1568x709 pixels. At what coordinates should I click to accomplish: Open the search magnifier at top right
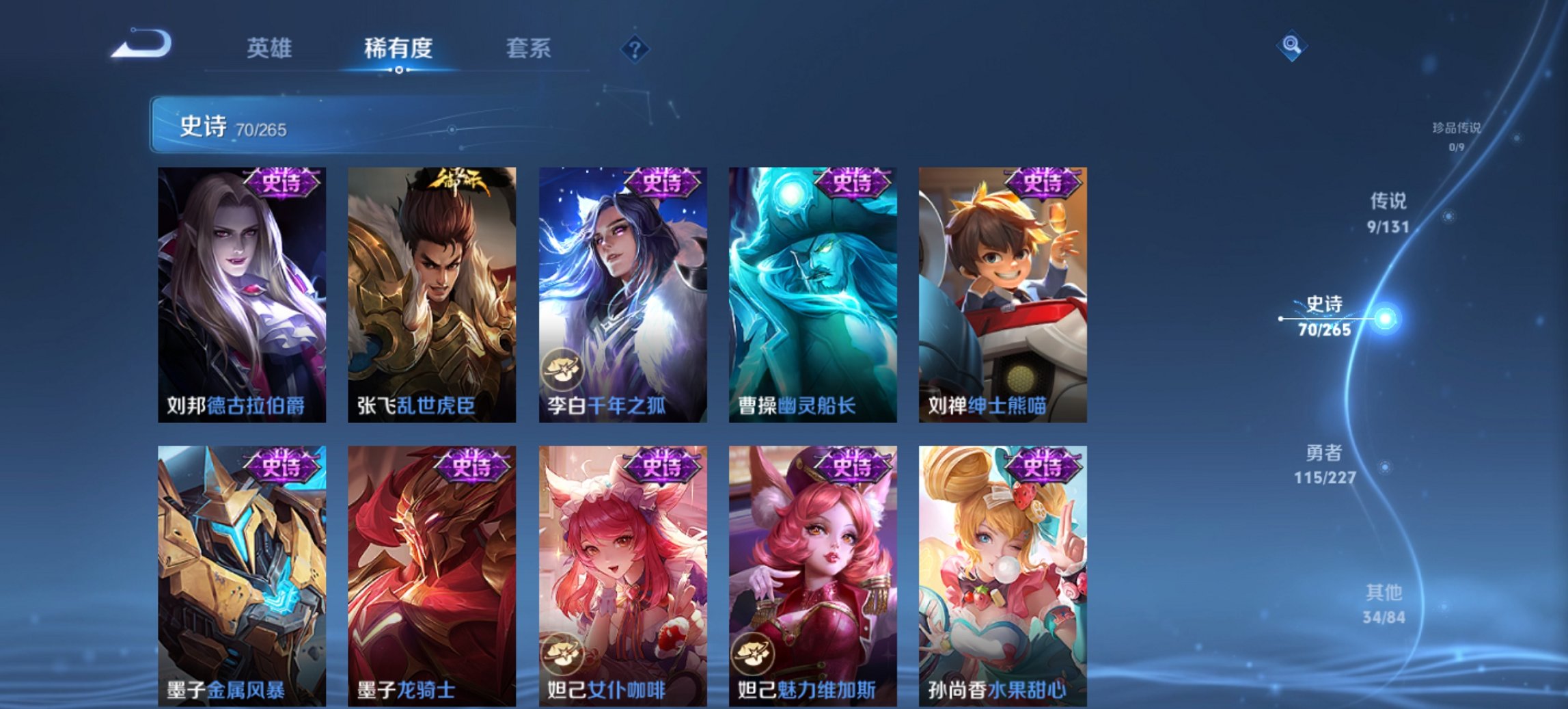point(1290,46)
